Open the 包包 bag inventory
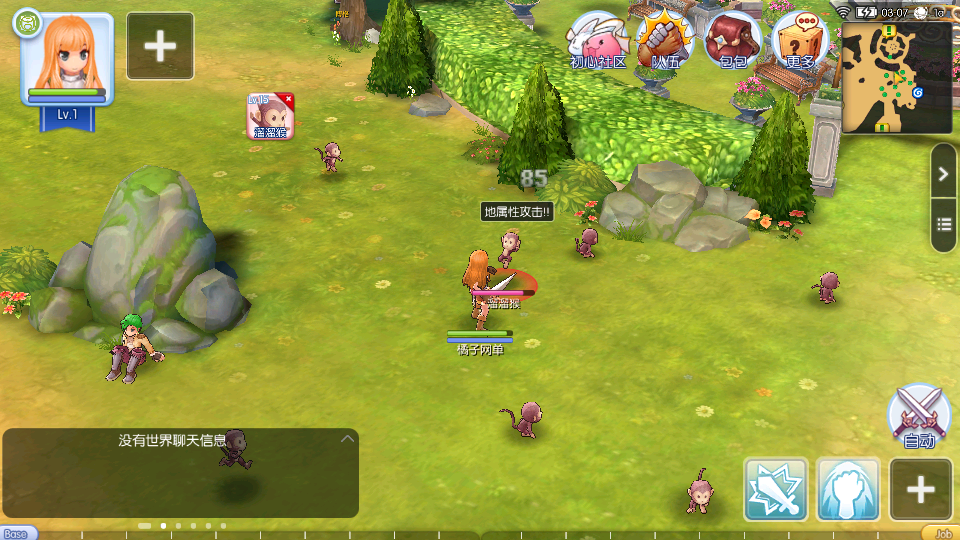960x540 pixels. click(x=733, y=40)
